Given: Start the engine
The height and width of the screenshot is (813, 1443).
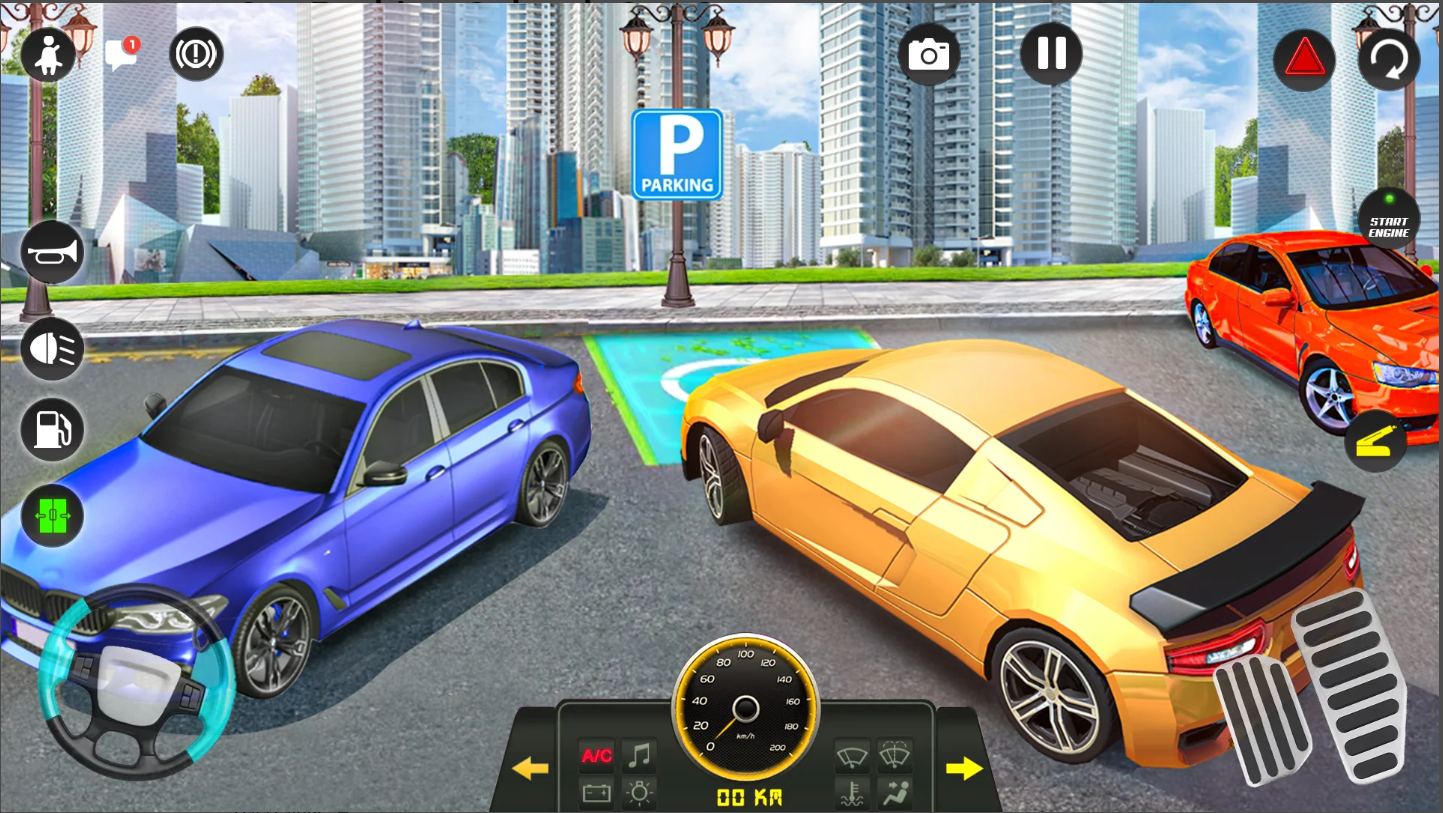Looking at the screenshot, I should tap(1389, 221).
